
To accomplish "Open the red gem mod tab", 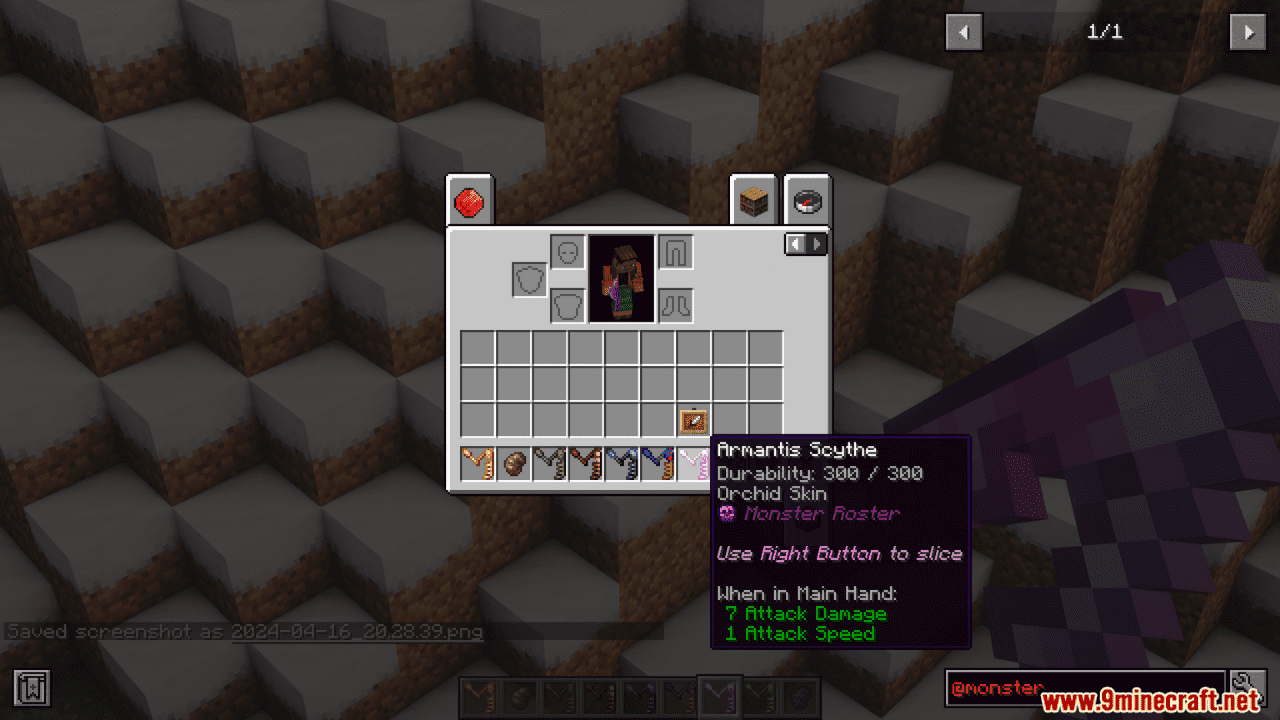I will click(469, 200).
